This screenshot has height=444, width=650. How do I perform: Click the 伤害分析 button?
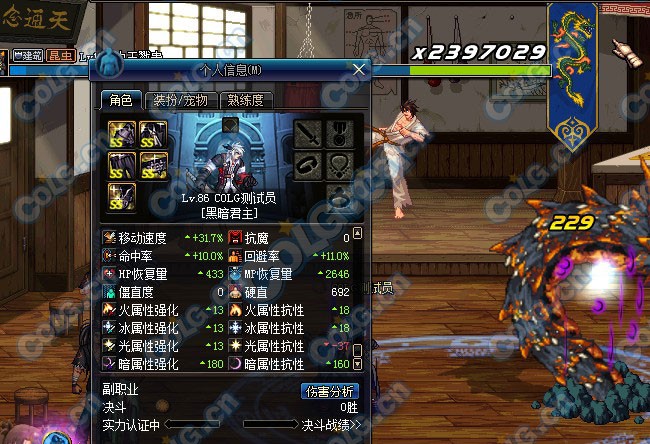coord(329,392)
